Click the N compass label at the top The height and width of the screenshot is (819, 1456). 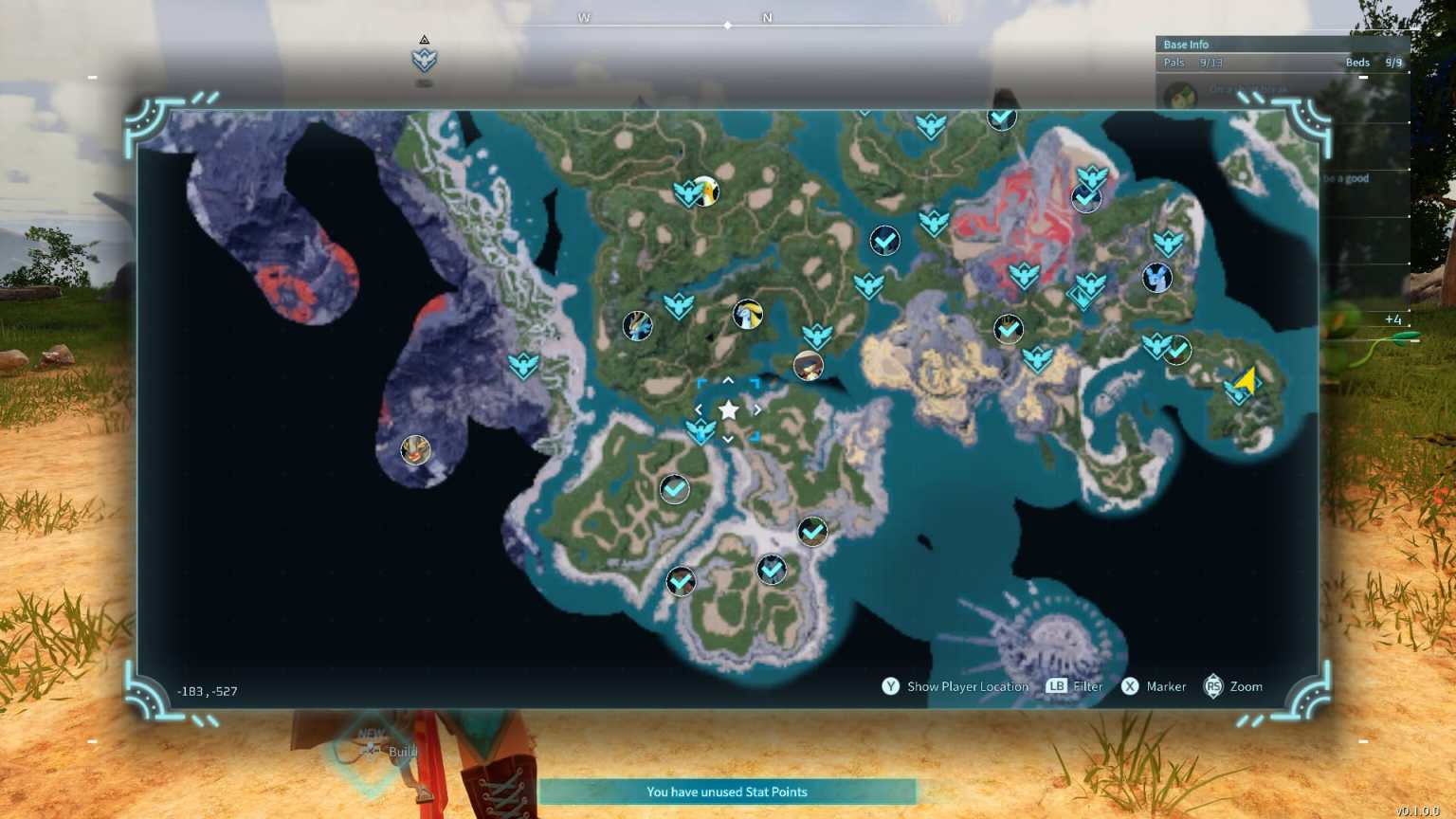pos(767,17)
